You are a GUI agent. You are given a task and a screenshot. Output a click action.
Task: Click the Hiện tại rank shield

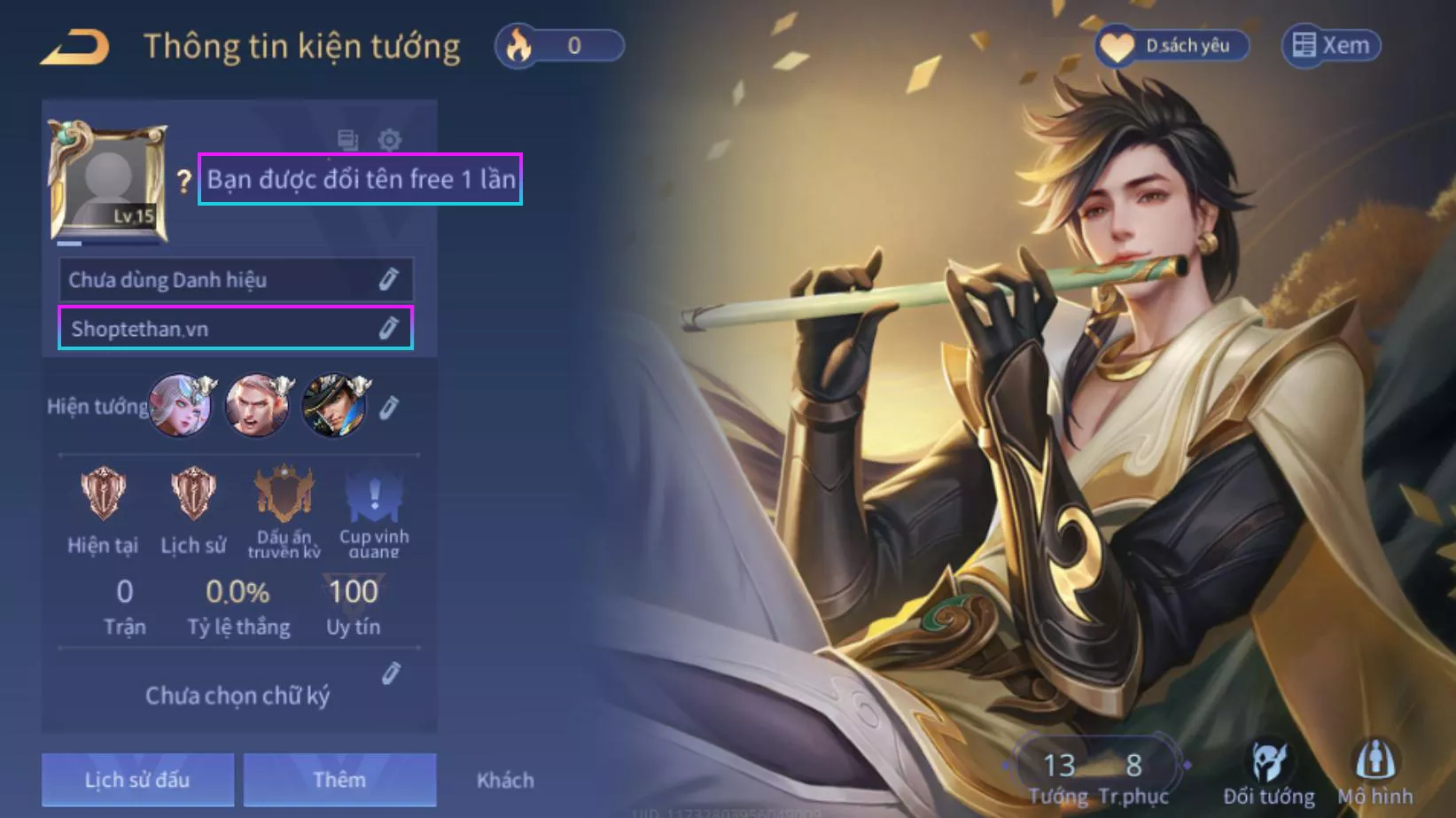click(102, 495)
